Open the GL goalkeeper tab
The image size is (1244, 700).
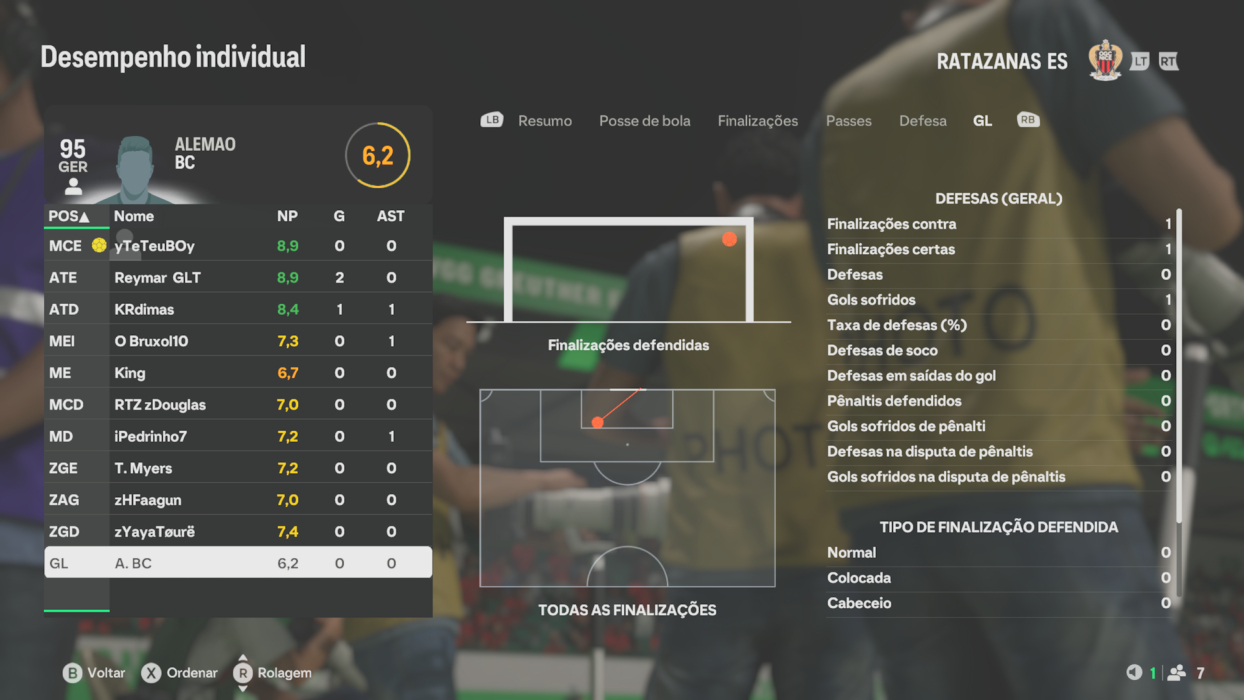click(x=982, y=121)
